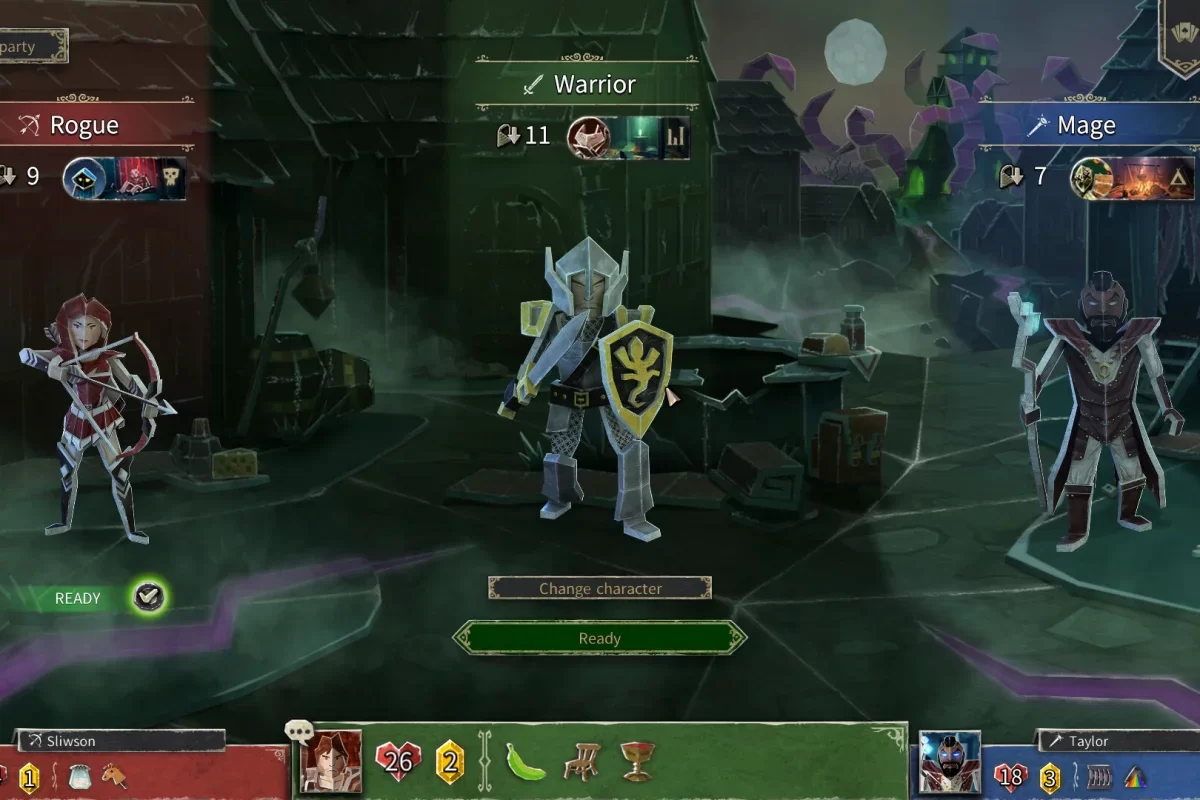Open the chat speech bubble
Viewport: 1200px width, 800px height.
299,732
